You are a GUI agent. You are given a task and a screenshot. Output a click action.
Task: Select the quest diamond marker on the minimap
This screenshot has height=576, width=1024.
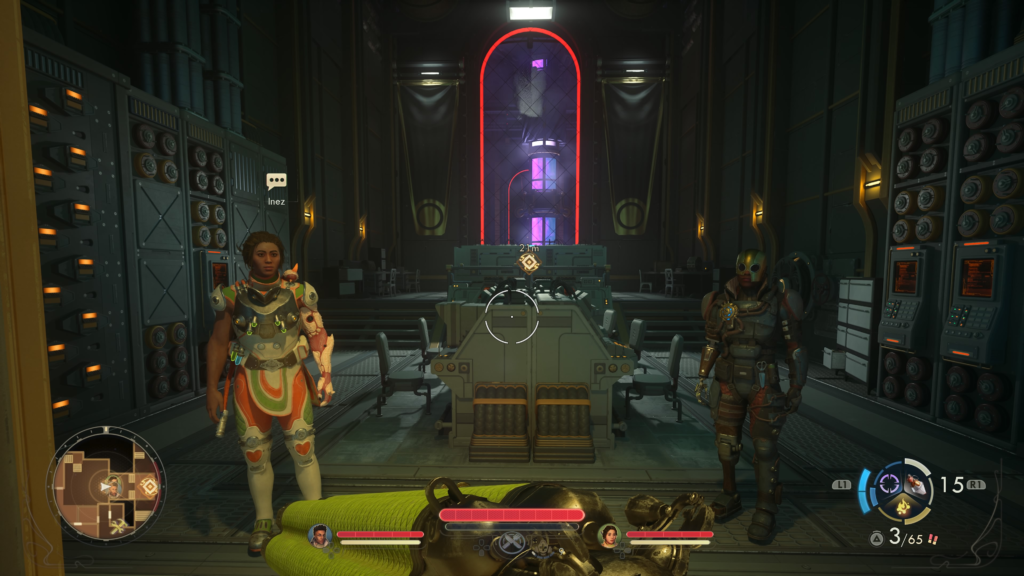149,486
